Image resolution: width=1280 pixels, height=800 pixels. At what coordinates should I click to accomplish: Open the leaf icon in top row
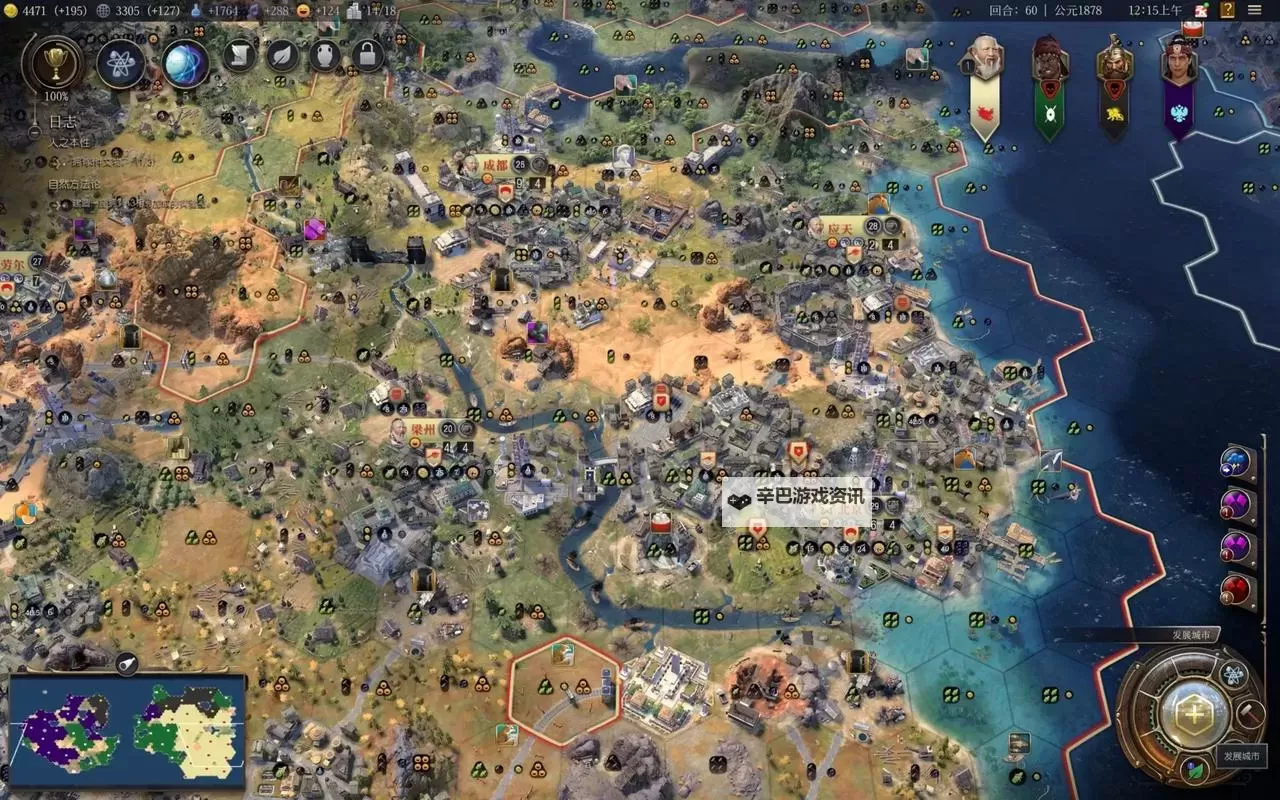[284, 55]
